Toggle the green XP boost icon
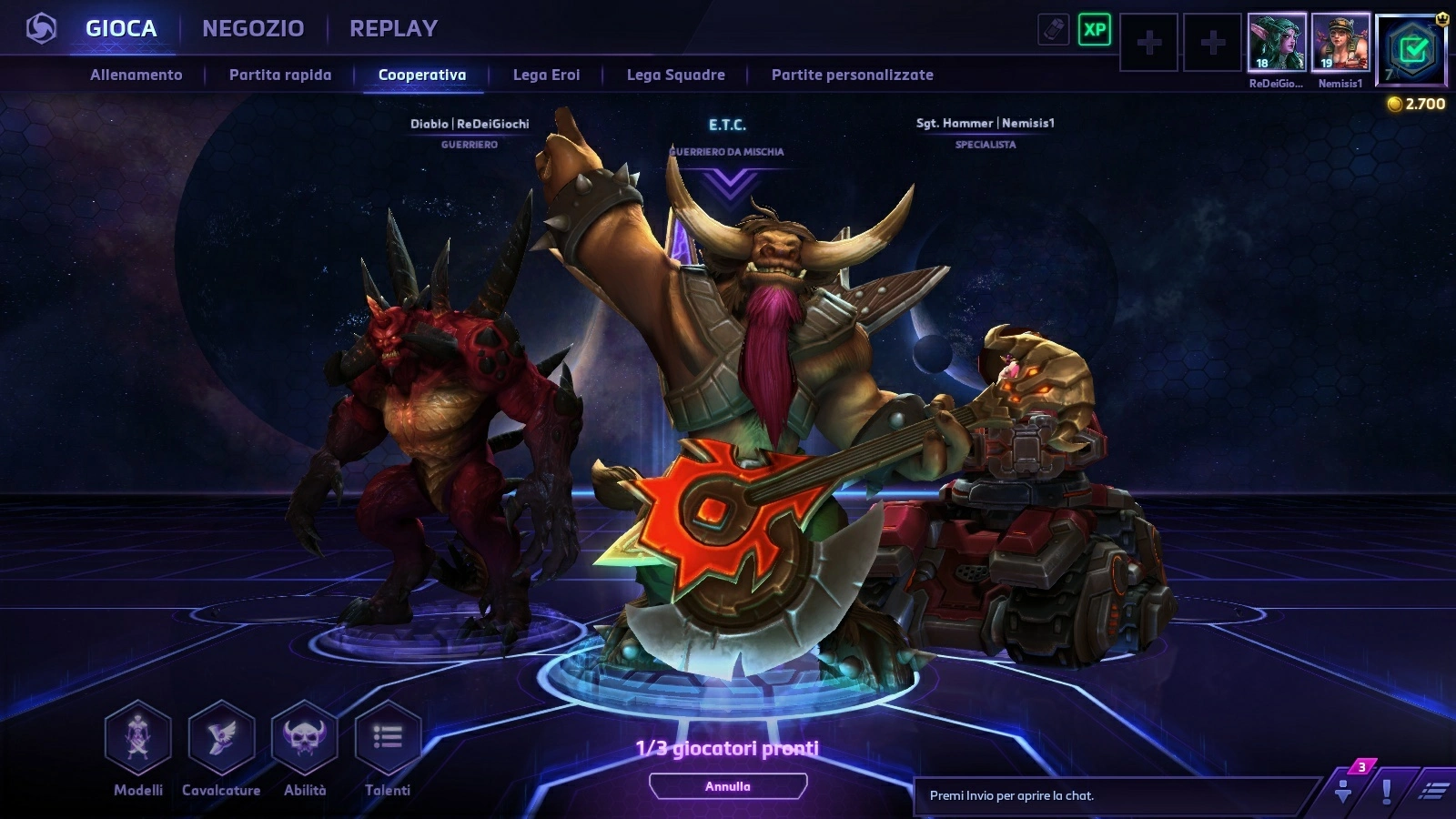Image resolution: width=1456 pixels, height=819 pixels. tap(1095, 30)
